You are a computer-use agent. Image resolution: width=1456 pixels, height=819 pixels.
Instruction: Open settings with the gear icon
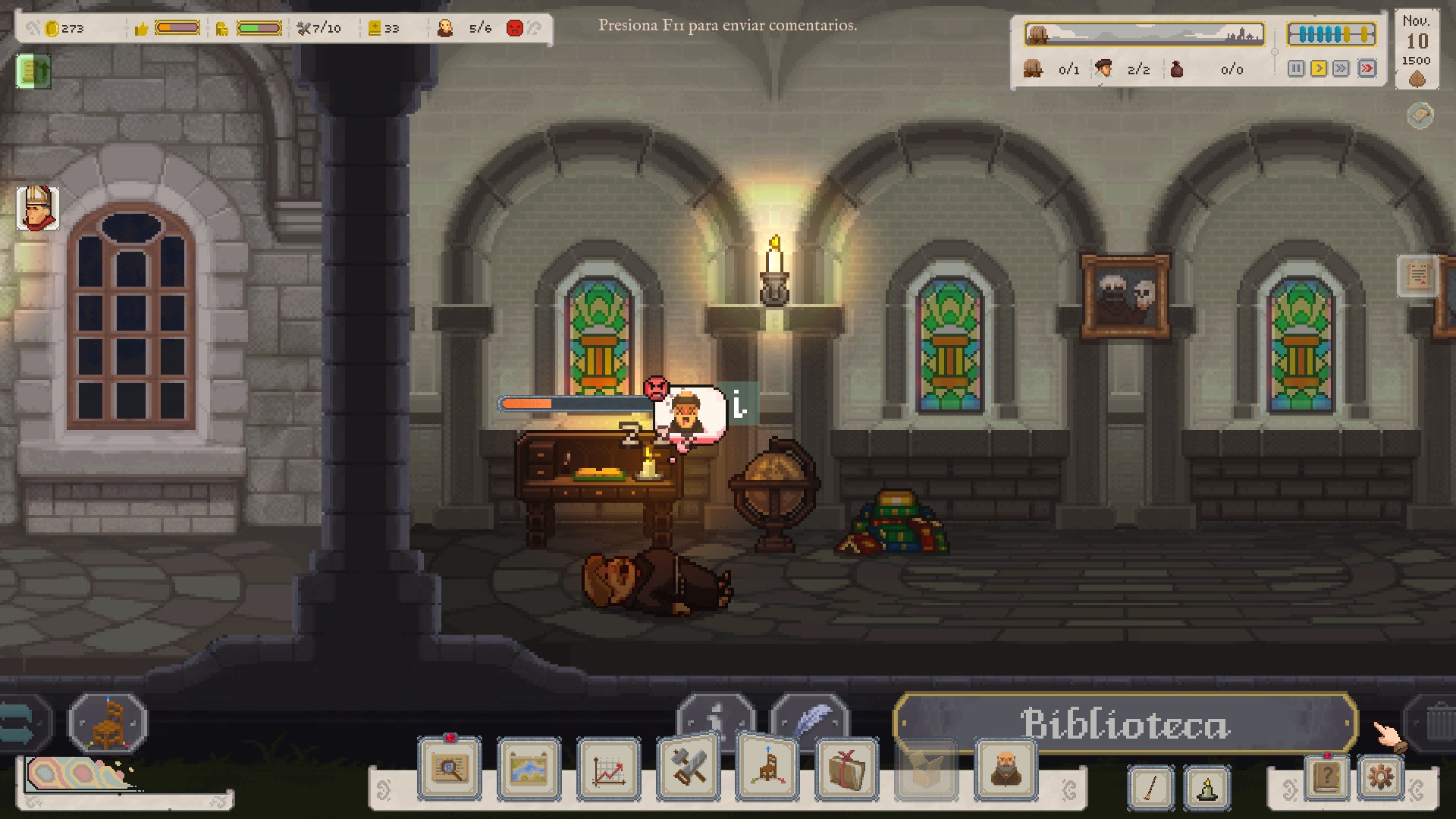[x=1380, y=778]
